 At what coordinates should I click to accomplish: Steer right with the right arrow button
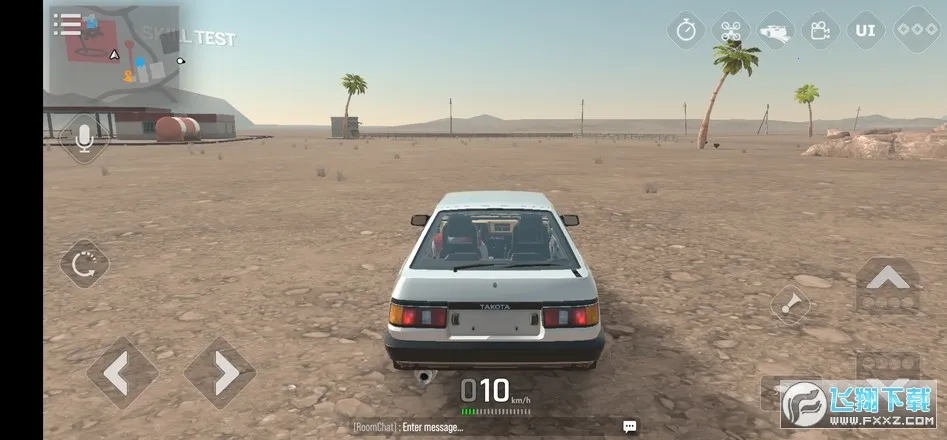tap(220, 373)
